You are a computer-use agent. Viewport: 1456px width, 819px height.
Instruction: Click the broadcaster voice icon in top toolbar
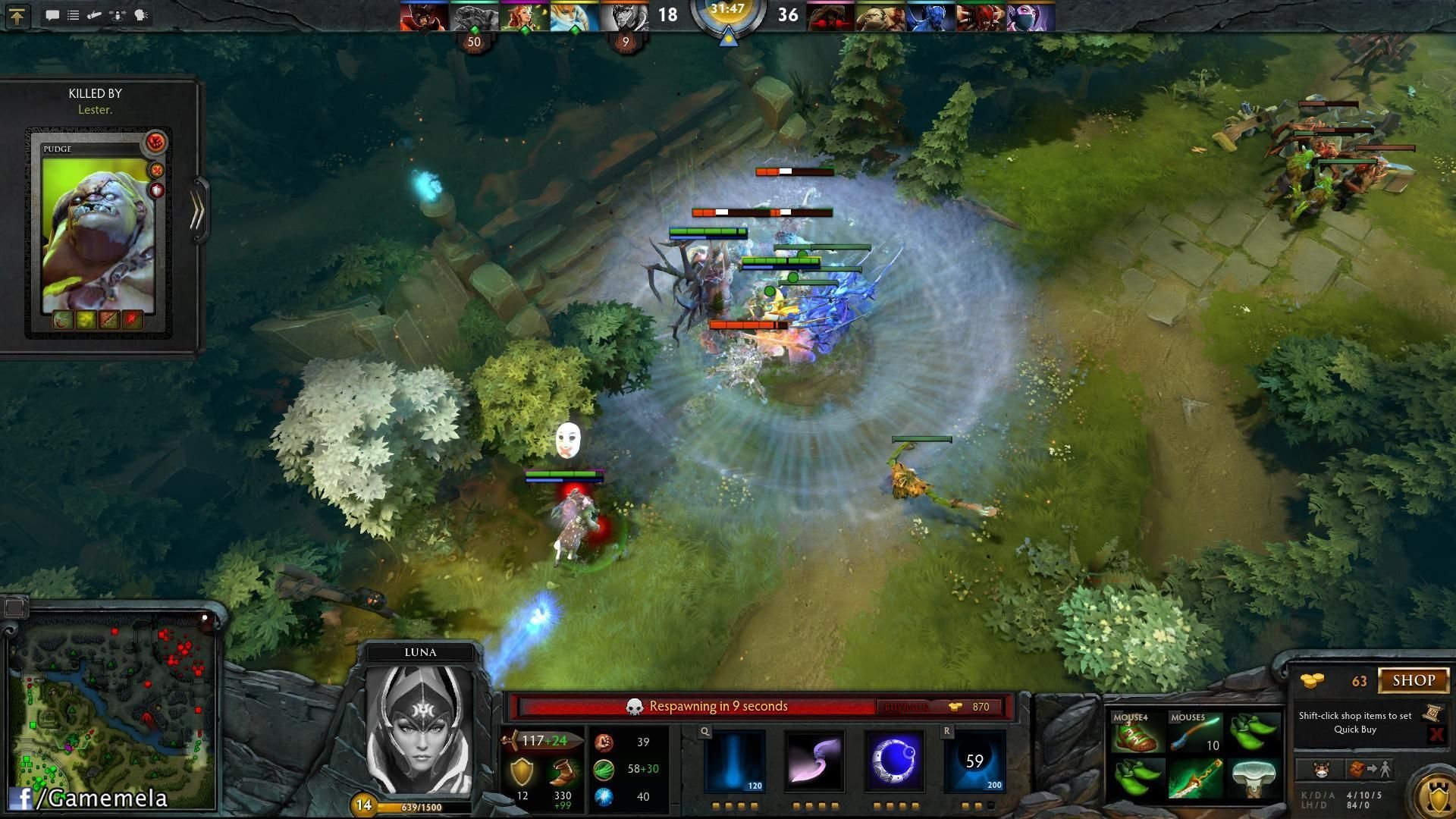[140, 14]
